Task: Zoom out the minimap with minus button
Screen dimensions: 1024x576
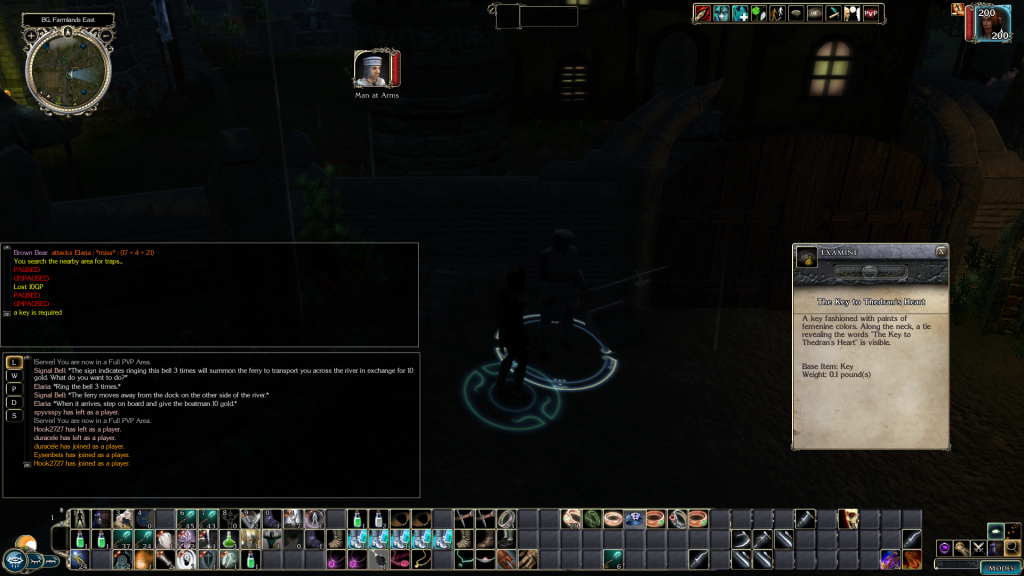Action: 106,36
